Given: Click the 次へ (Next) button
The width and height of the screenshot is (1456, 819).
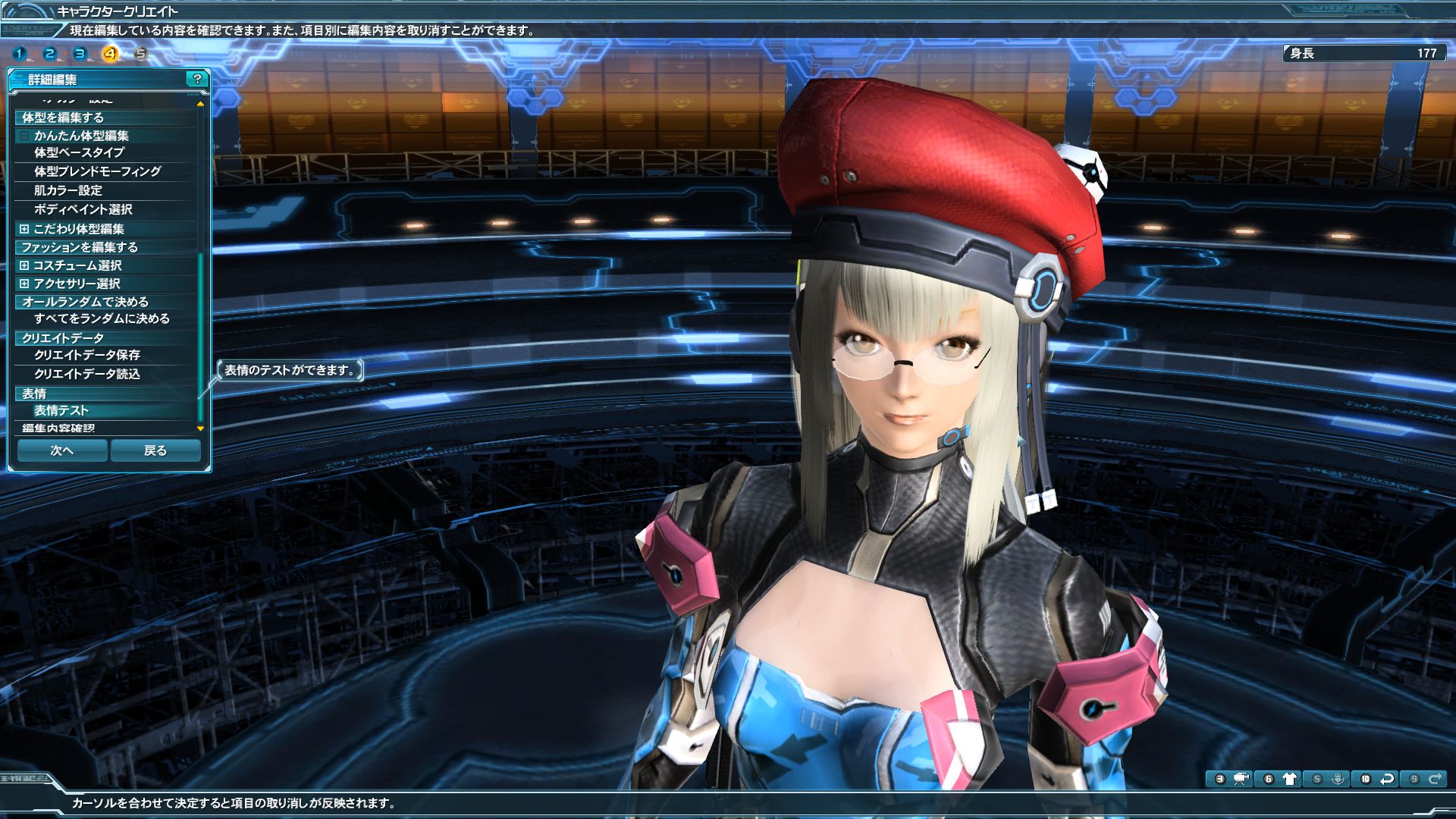Looking at the screenshot, I should tap(62, 450).
